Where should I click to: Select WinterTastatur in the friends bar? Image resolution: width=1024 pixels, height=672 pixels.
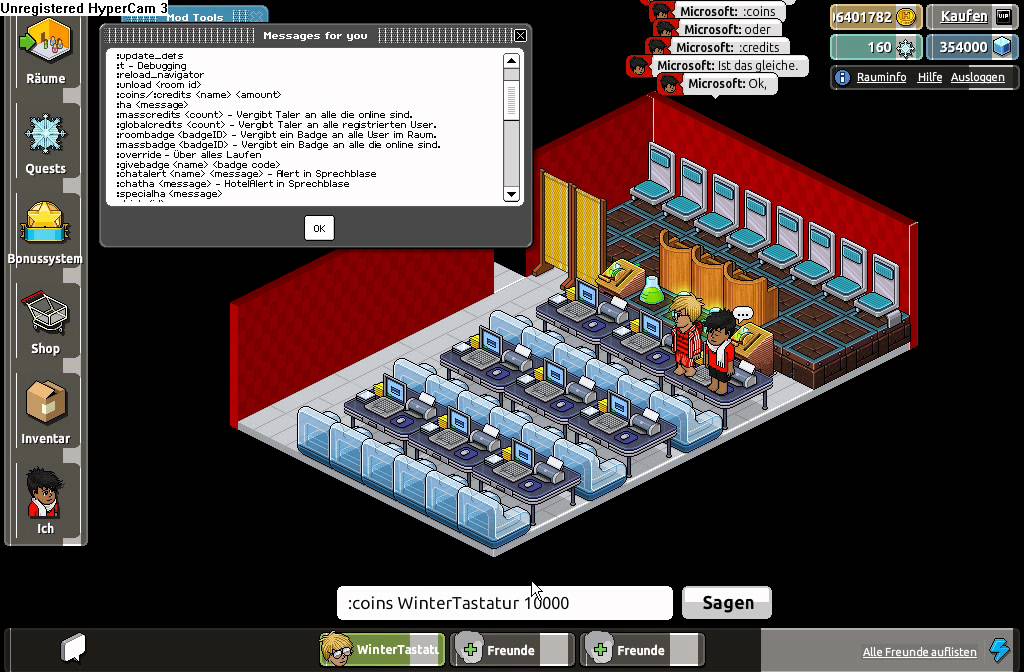382,650
